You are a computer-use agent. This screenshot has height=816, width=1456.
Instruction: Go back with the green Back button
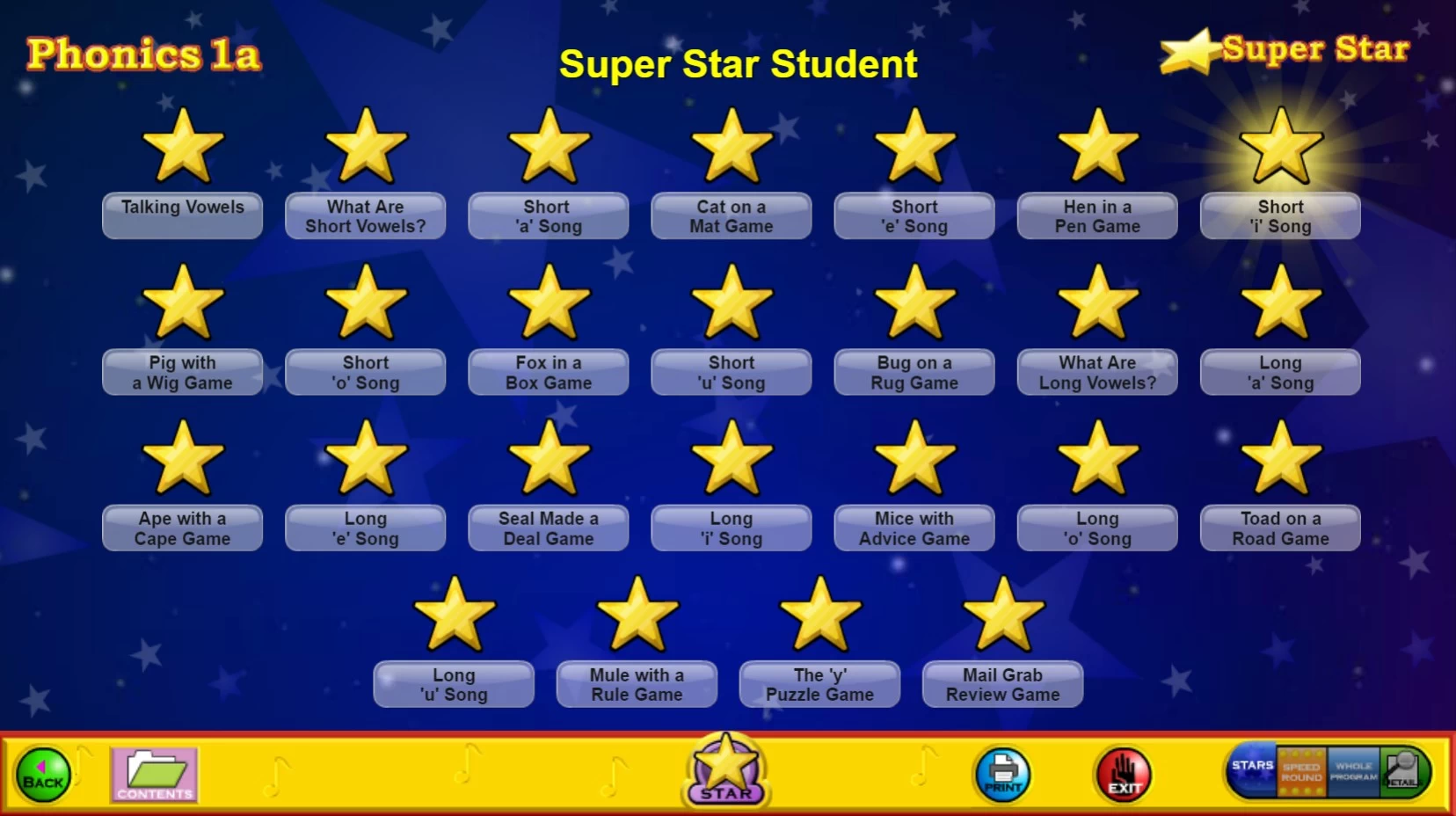tap(42, 776)
